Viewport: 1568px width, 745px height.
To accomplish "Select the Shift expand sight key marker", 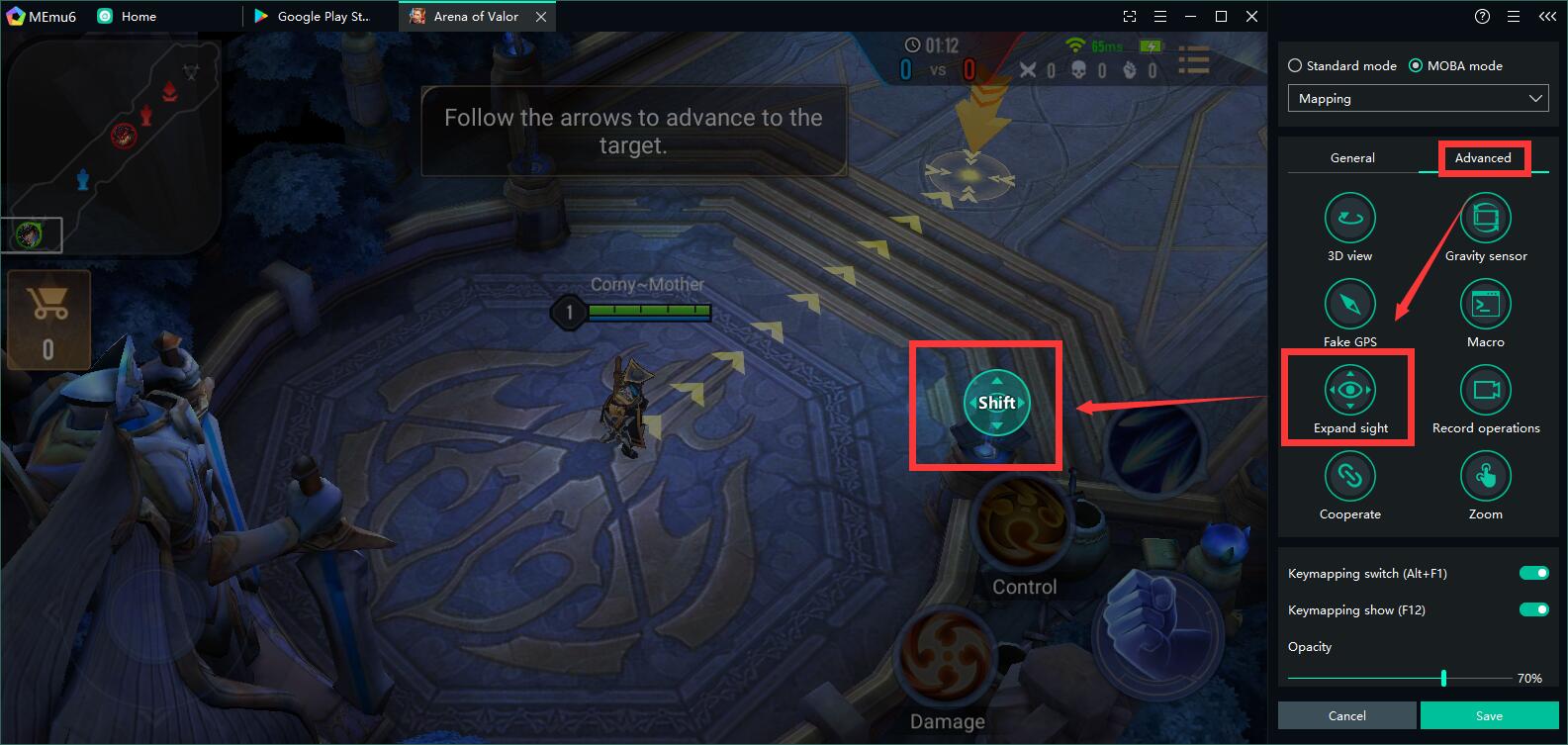I will coord(996,403).
